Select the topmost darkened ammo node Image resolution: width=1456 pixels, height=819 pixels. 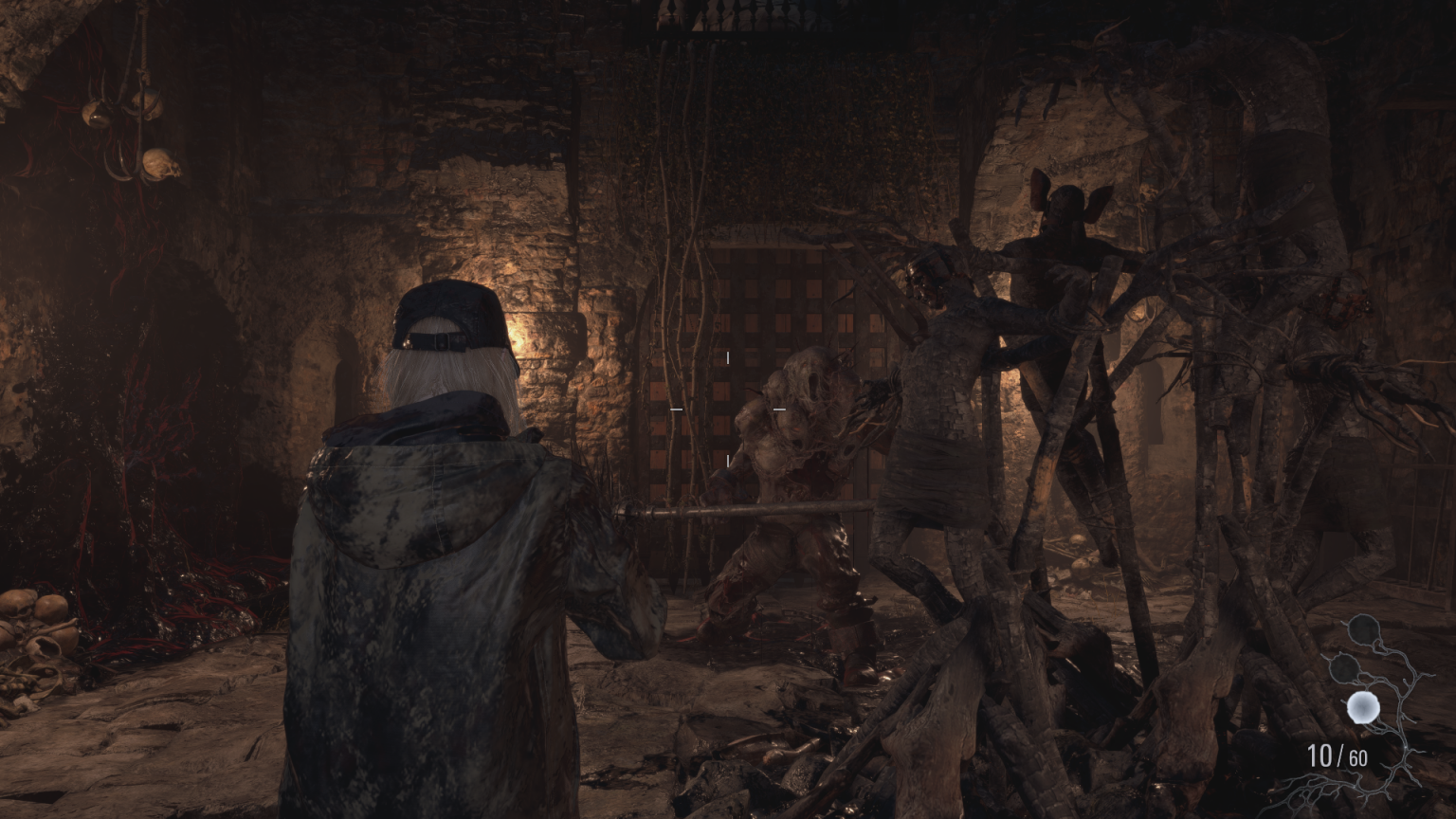pos(1363,628)
